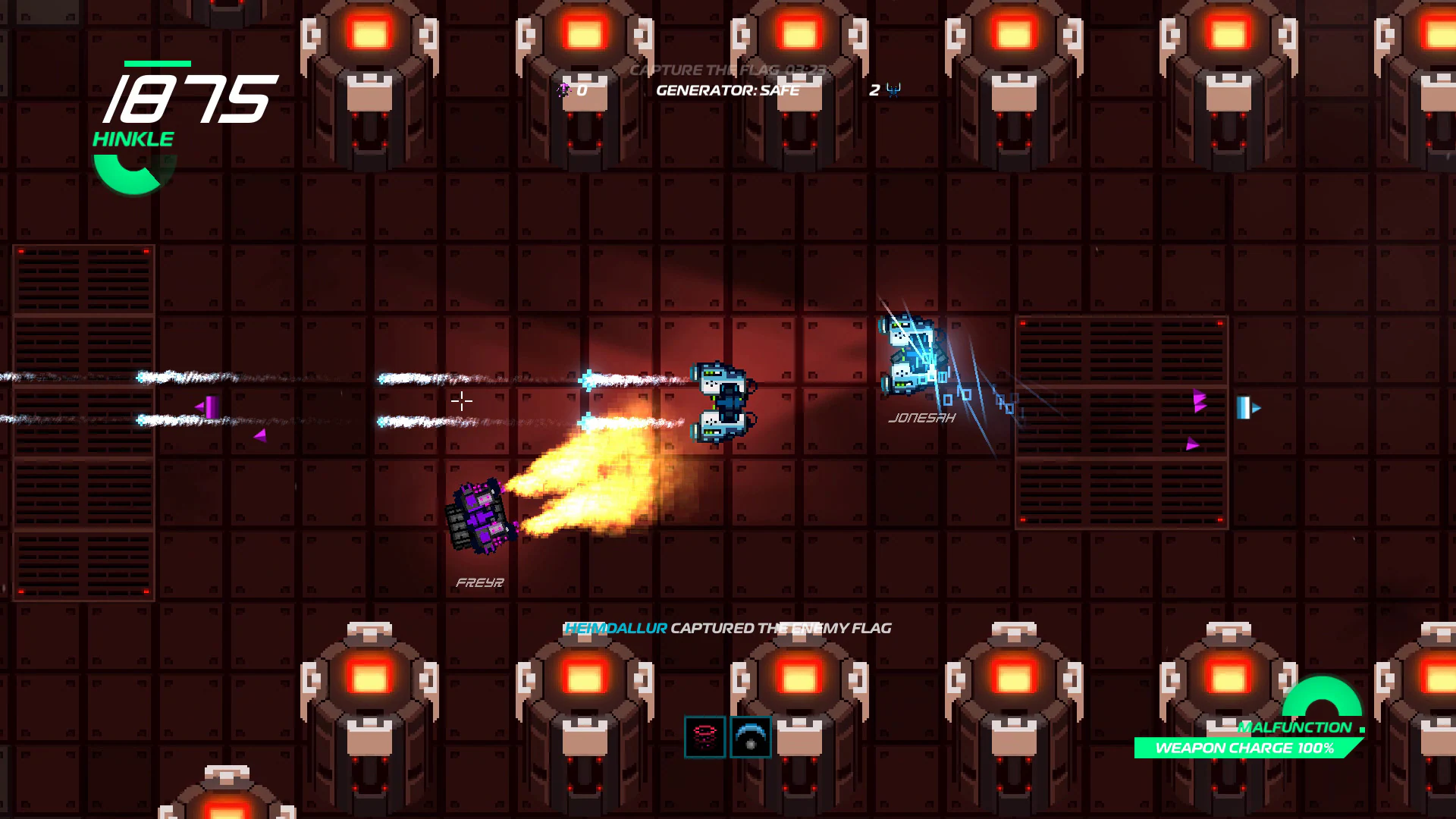The image size is (1456, 819).
Task: Click the WEAPON CHARGE 100% bar
Action: tap(1244, 748)
